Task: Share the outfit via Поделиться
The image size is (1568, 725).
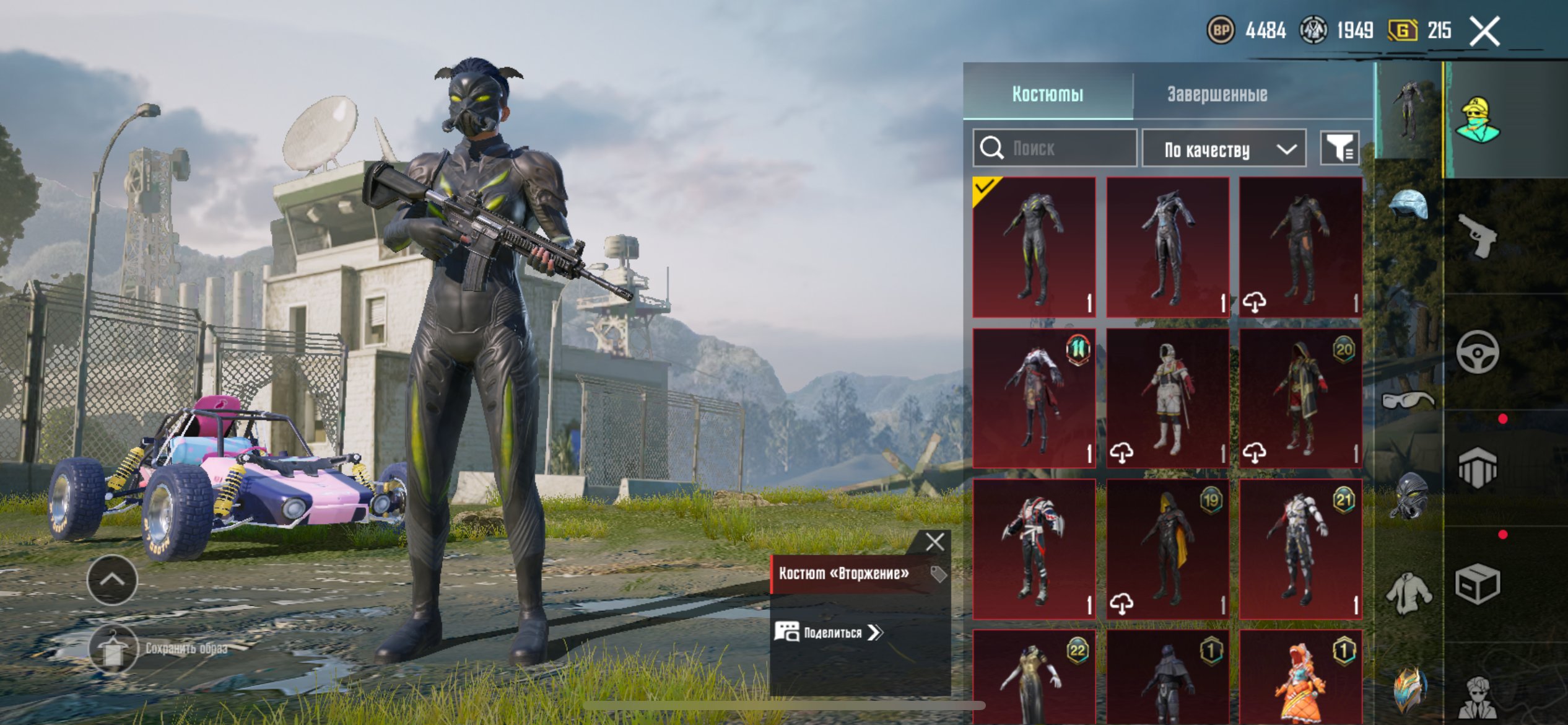Action: [829, 632]
